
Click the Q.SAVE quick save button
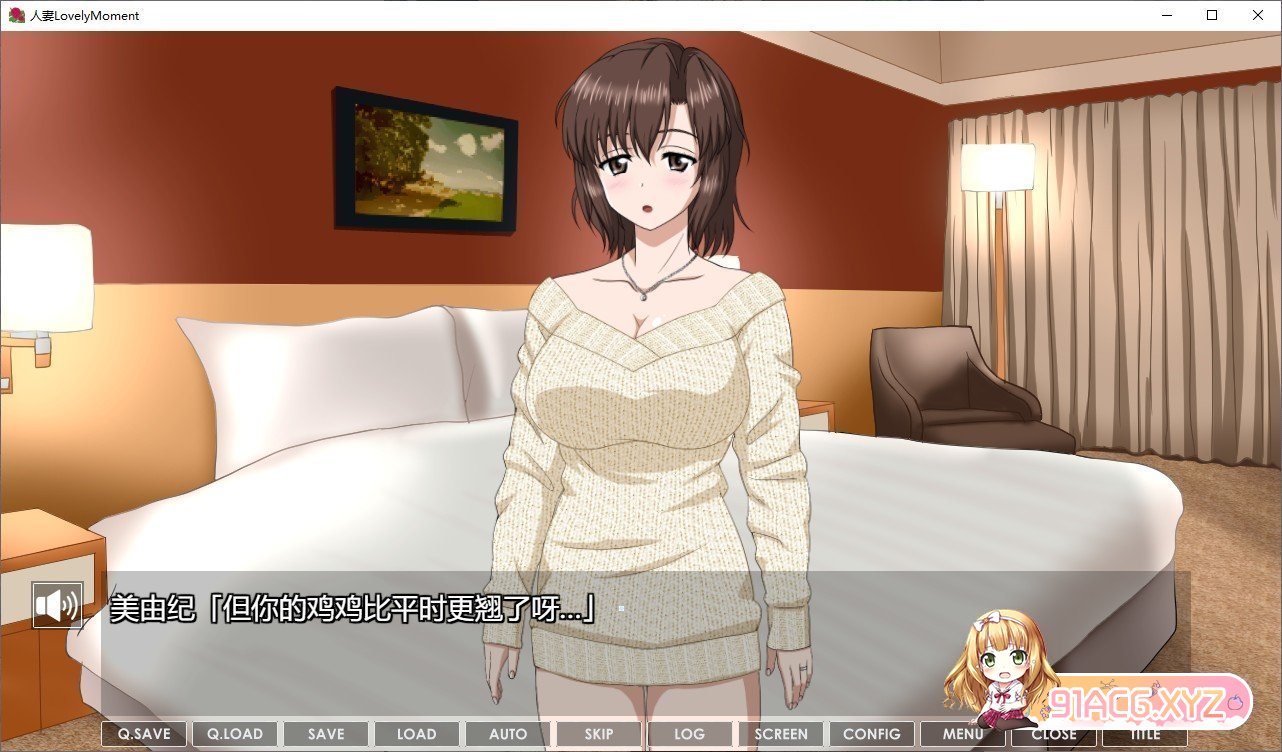coord(144,734)
